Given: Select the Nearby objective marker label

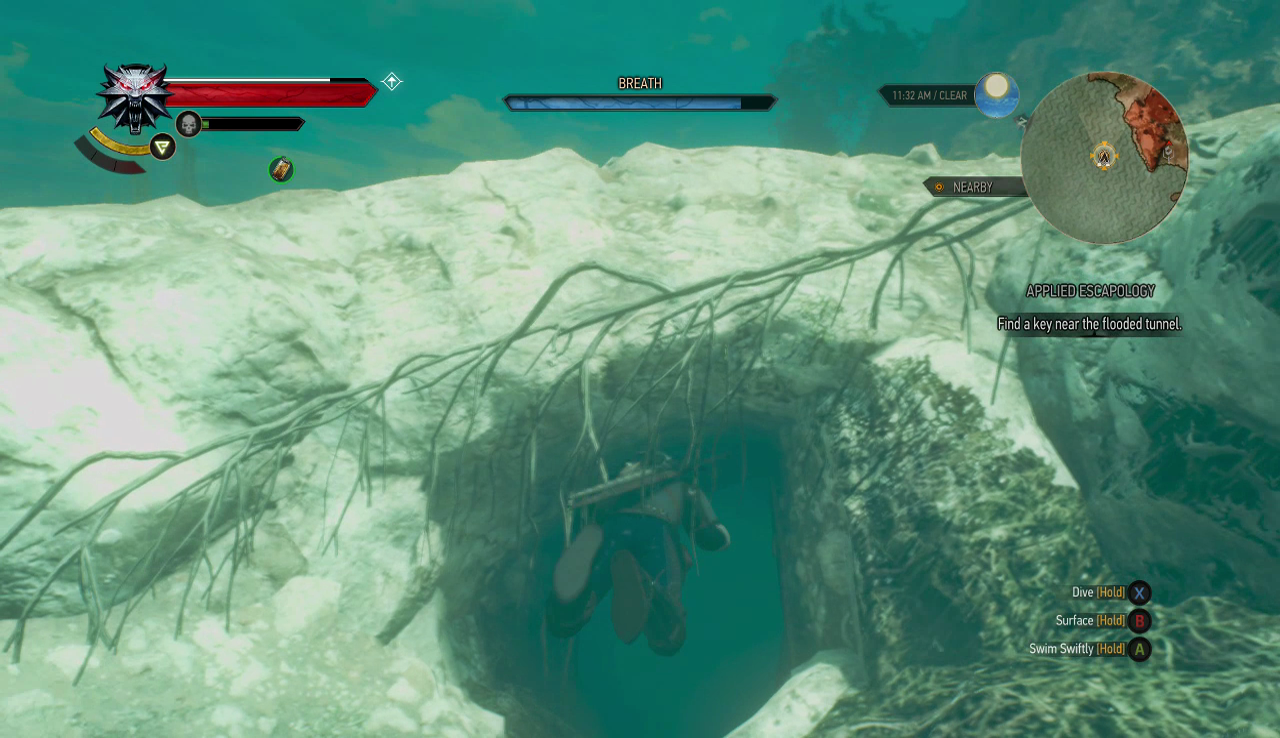Looking at the screenshot, I should [x=972, y=187].
